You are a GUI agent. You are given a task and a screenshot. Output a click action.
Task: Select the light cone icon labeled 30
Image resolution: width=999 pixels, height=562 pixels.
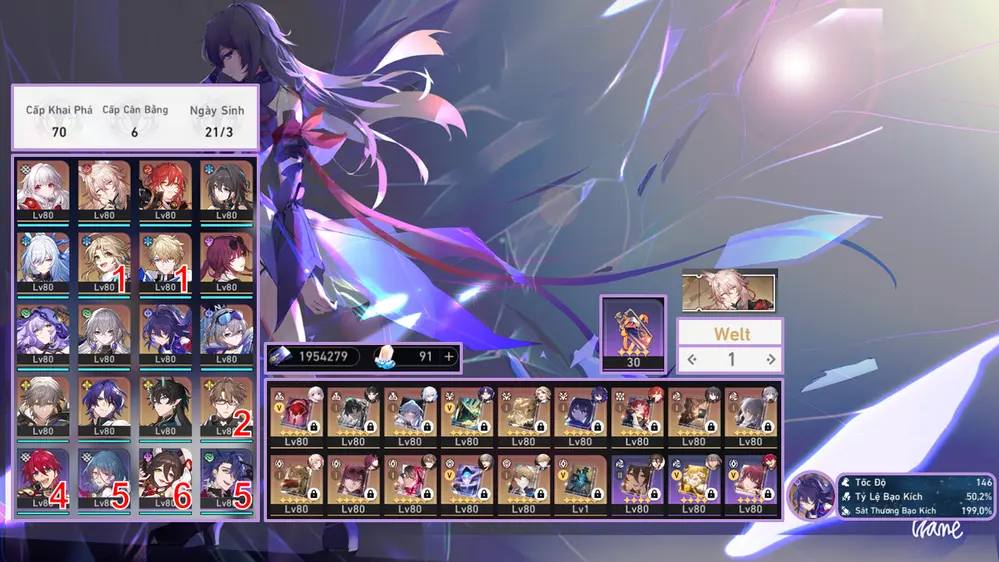click(632, 332)
